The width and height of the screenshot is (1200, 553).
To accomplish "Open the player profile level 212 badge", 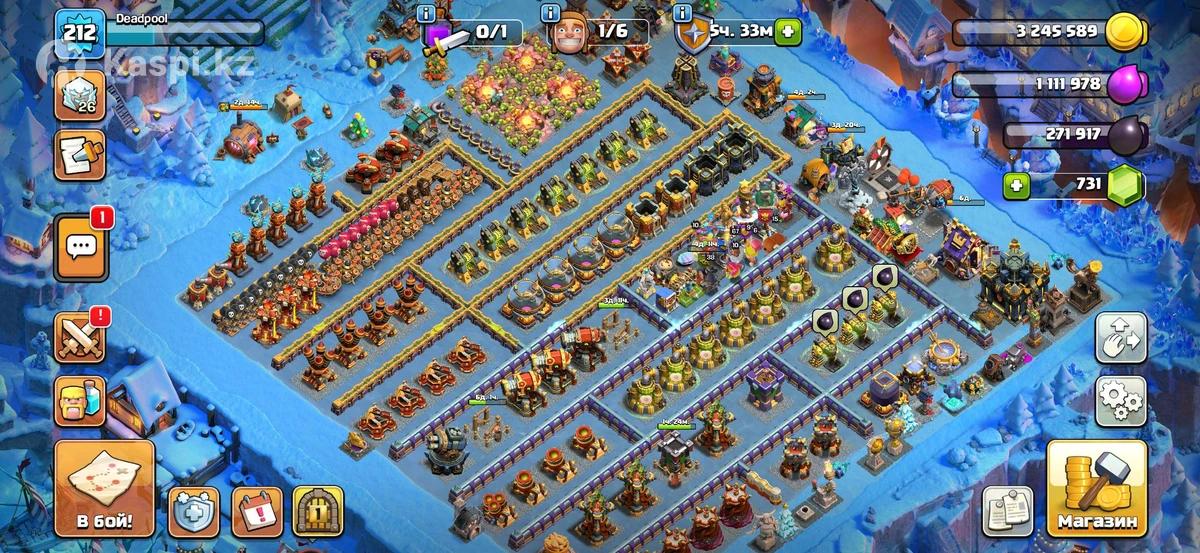I will (80, 34).
